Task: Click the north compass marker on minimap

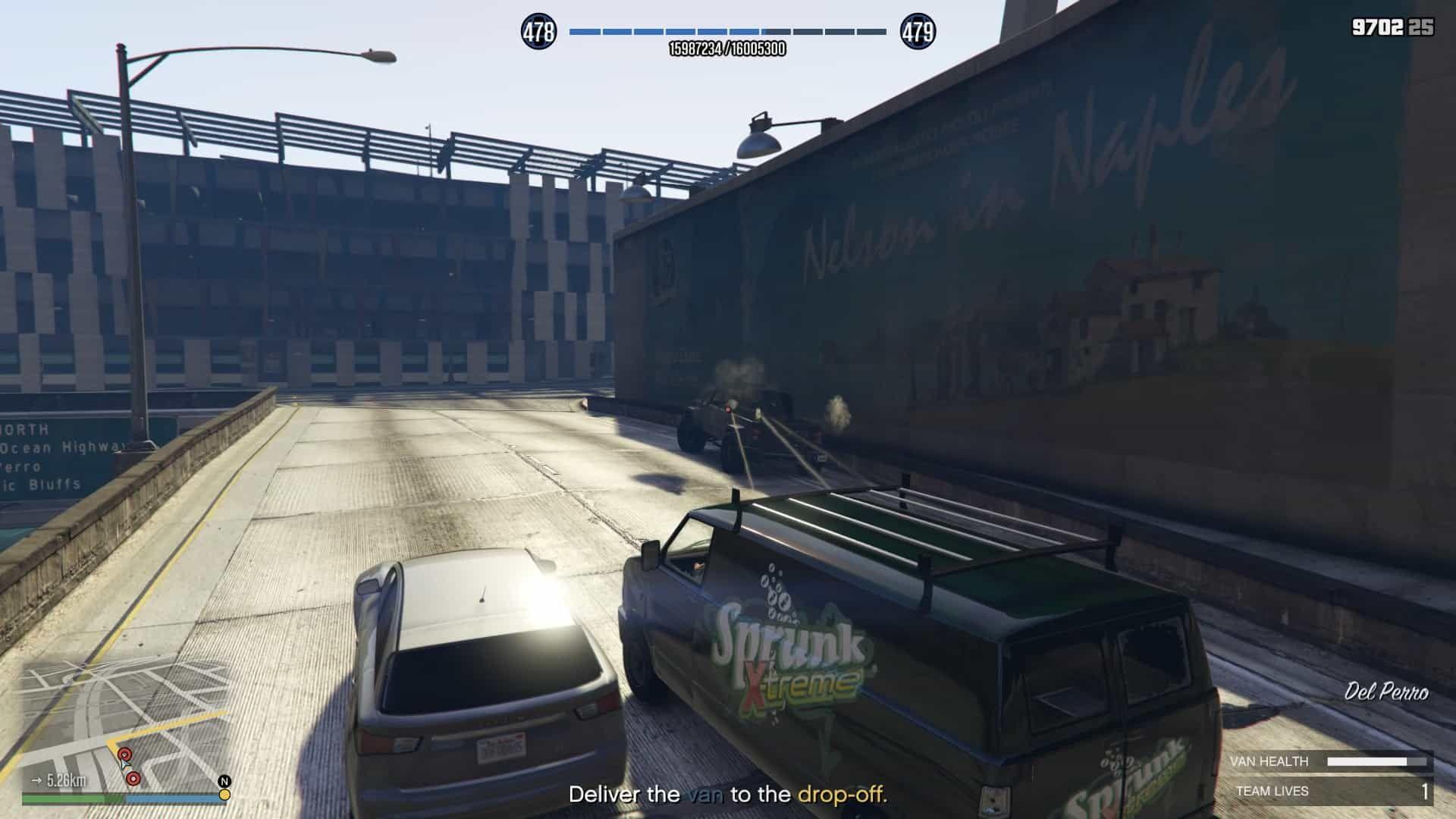Action: pyautogui.click(x=224, y=781)
